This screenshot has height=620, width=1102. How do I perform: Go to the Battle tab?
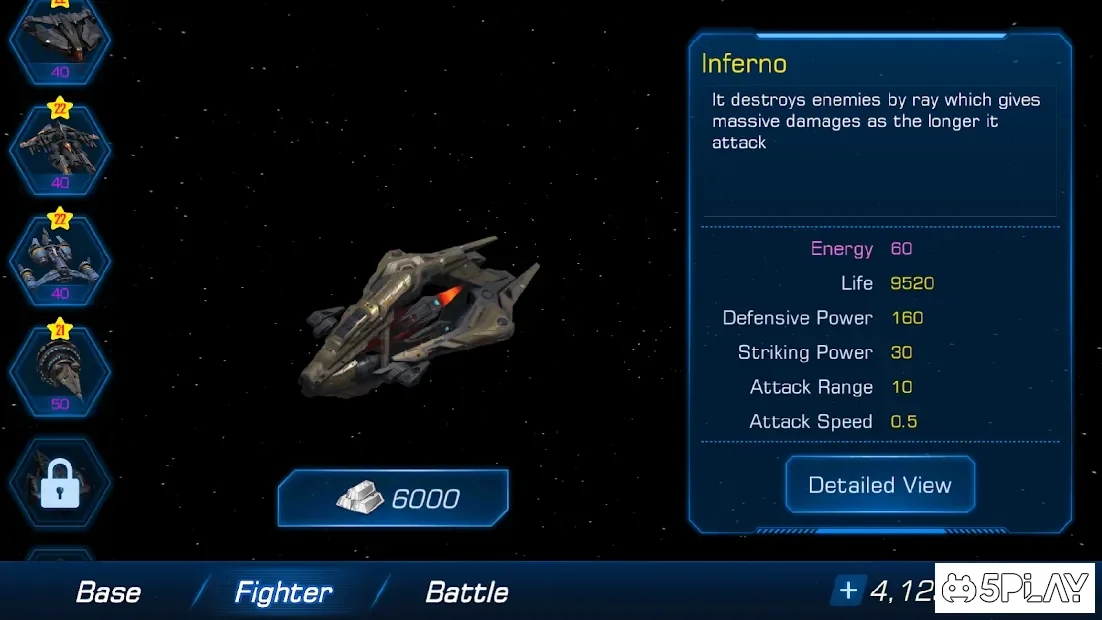point(467,592)
